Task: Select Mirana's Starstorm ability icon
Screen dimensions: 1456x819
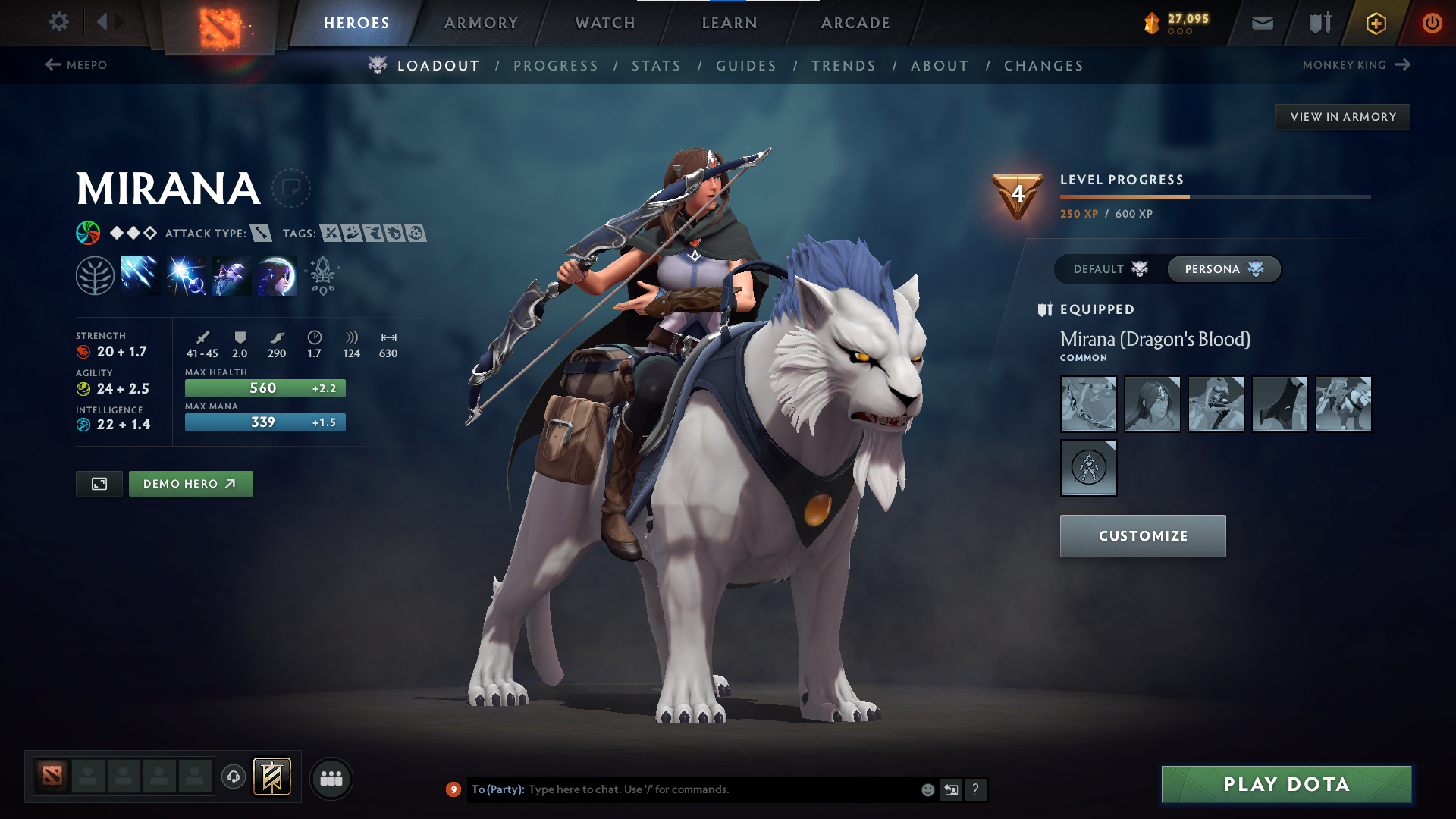Action: click(x=140, y=275)
